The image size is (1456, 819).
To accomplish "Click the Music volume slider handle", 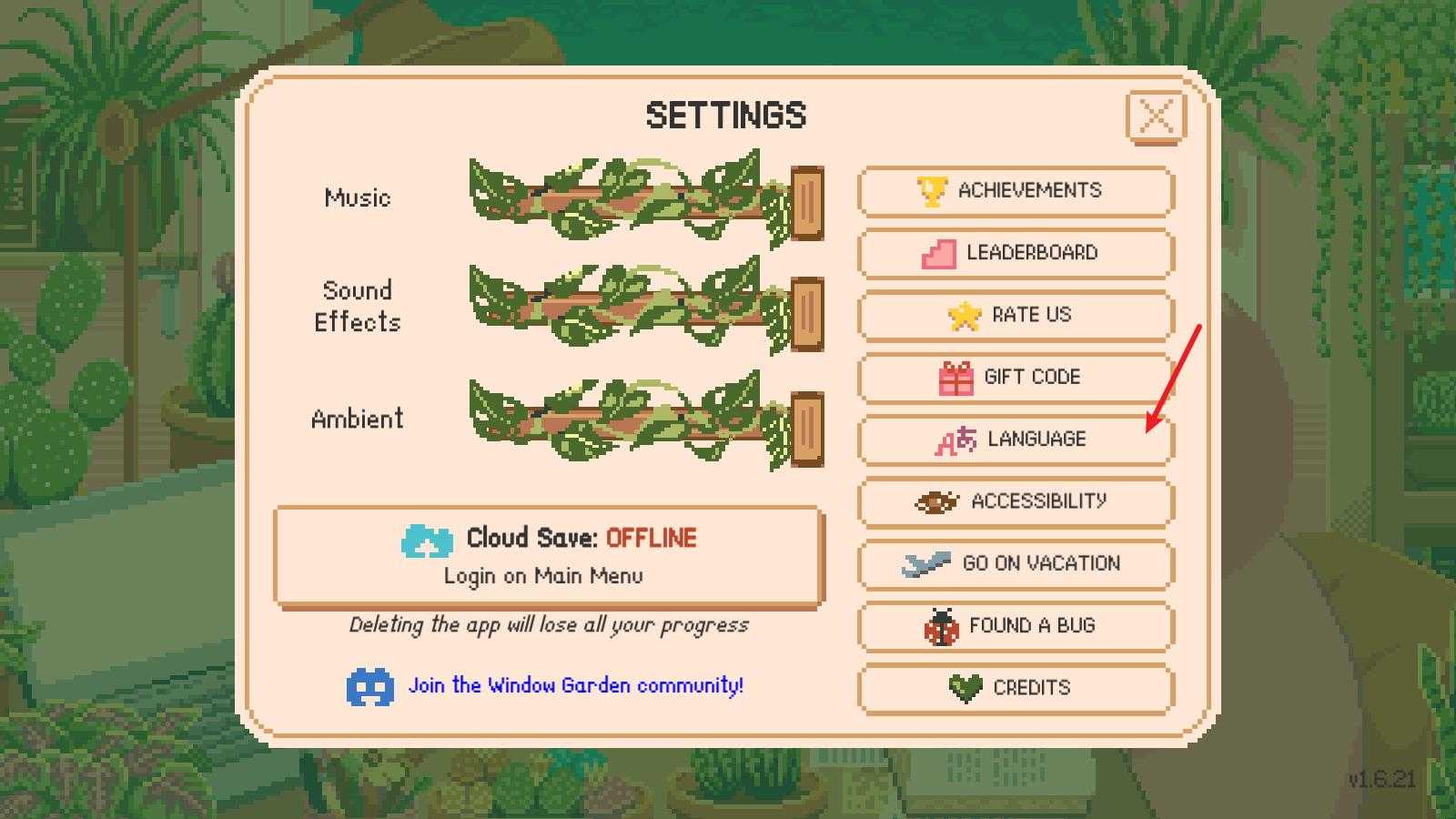I will (806, 202).
